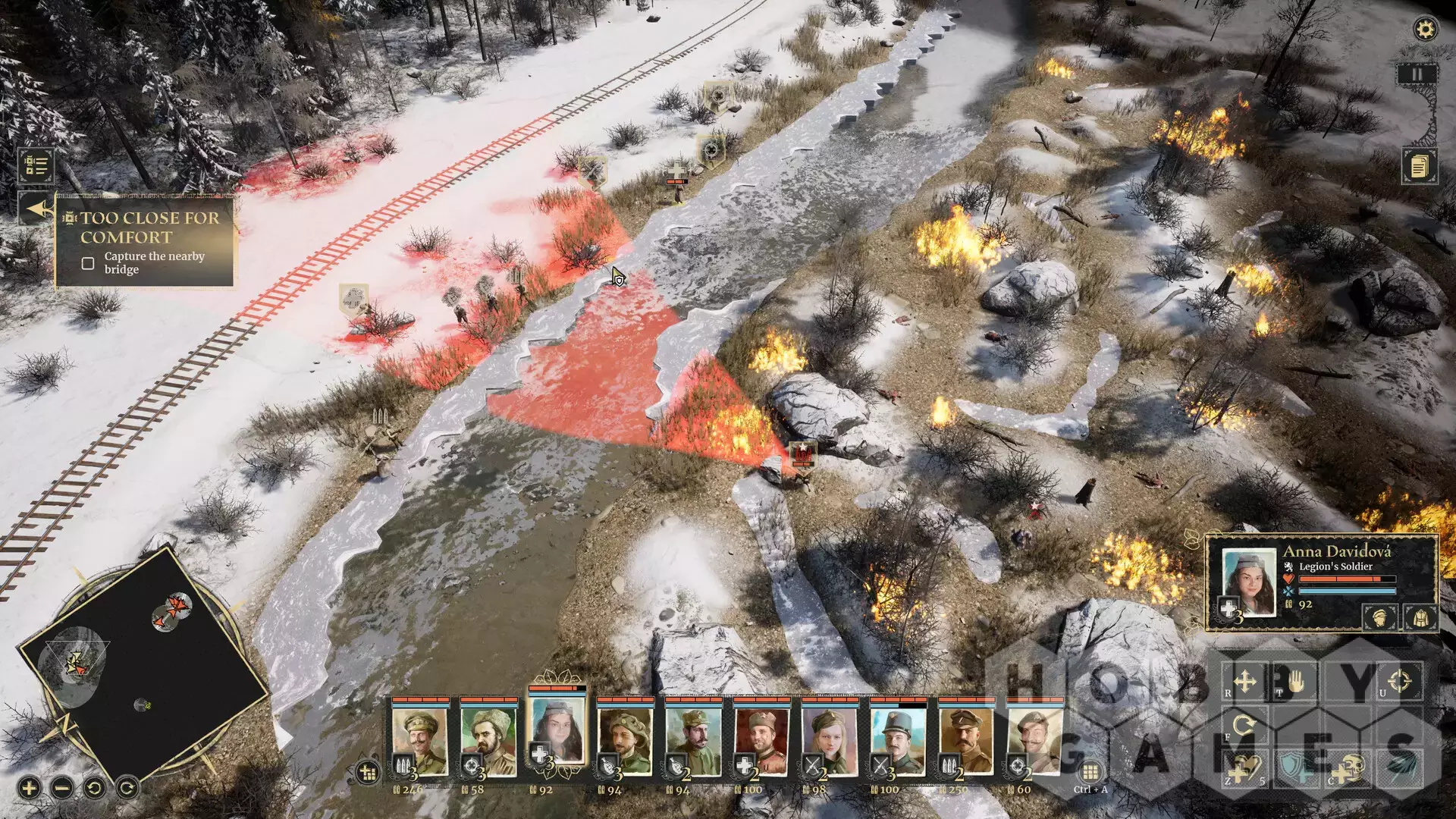Open the objectives list icon
The image size is (1456, 819).
tap(36, 165)
